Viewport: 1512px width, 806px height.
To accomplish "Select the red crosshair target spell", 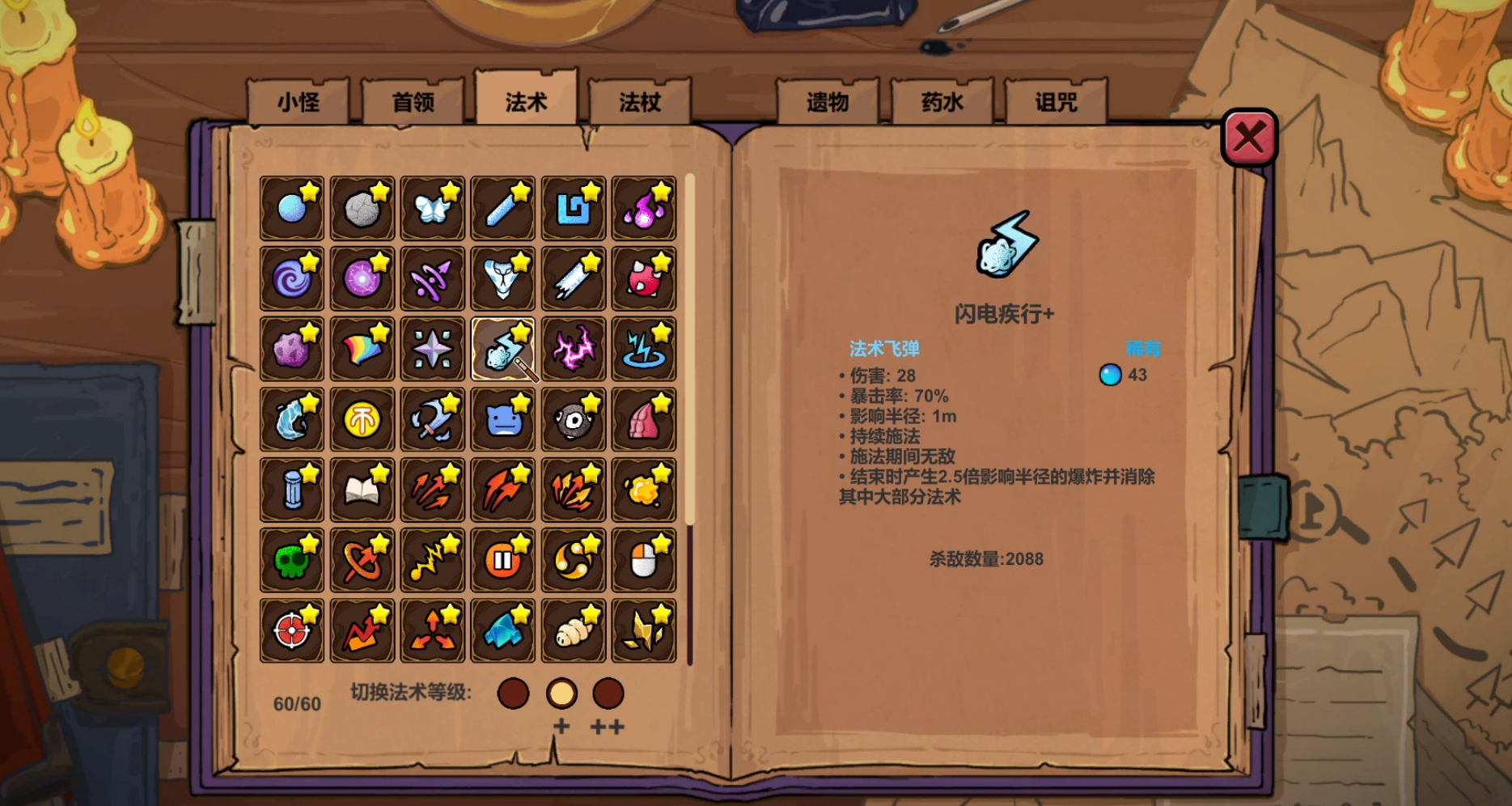I will [x=291, y=630].
